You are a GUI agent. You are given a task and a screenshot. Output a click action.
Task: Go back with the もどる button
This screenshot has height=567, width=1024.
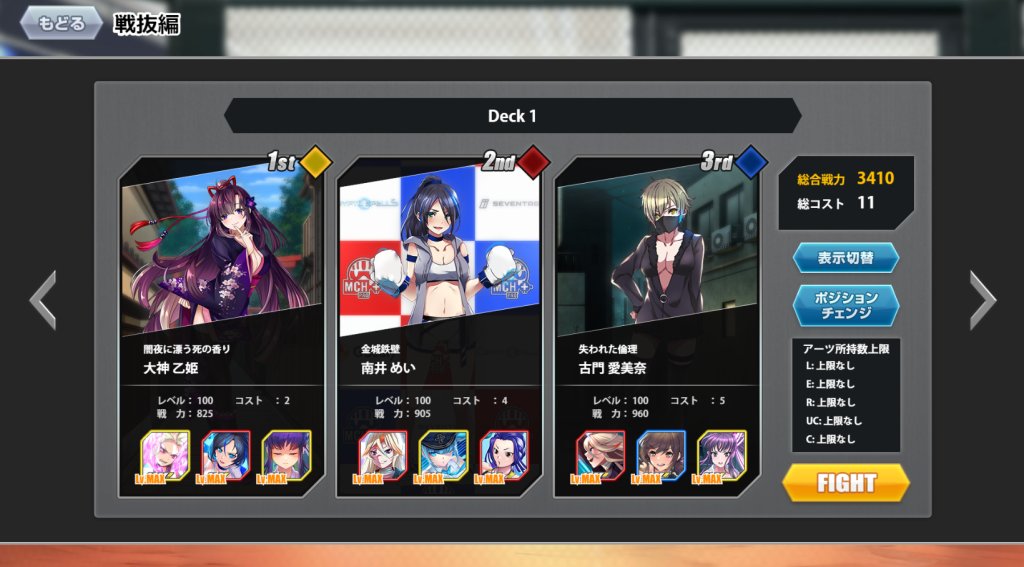tap(60, 23)
